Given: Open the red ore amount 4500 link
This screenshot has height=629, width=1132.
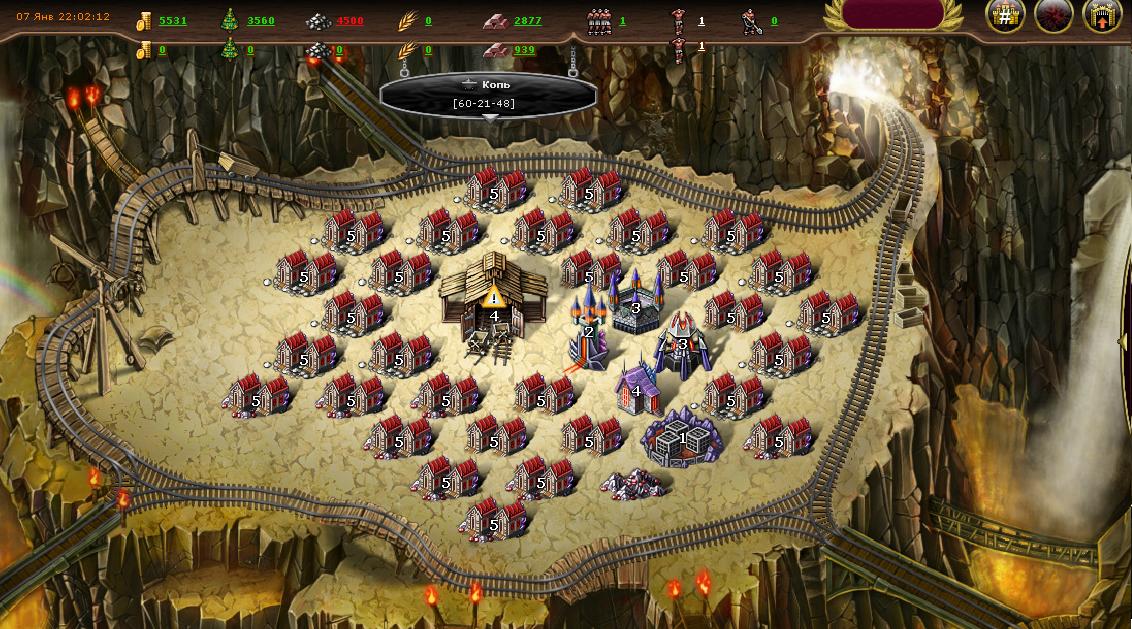Looking at the screenshot, I should pos(350,21).
